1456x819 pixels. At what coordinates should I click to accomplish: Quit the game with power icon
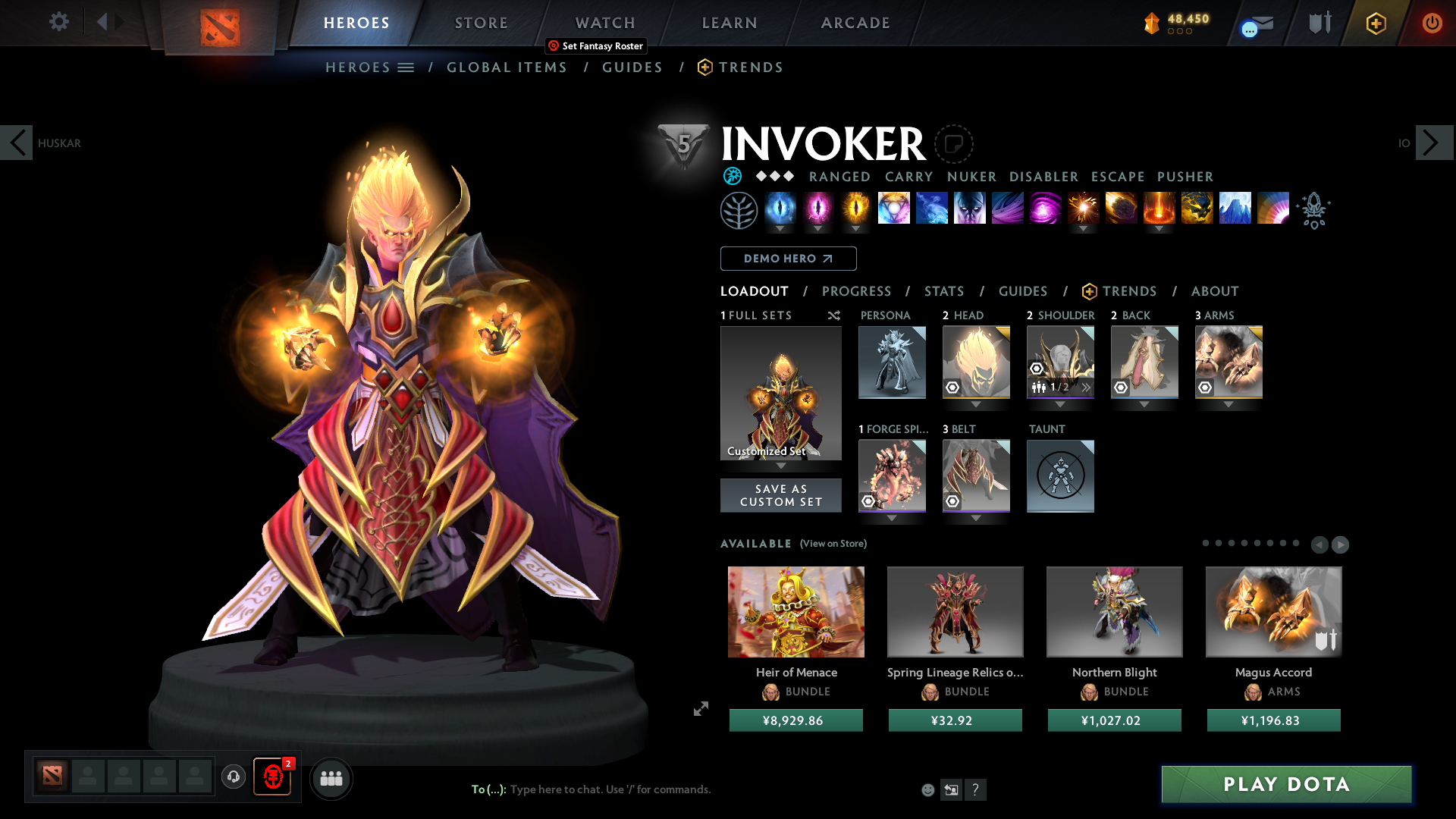pos(1432,23)
